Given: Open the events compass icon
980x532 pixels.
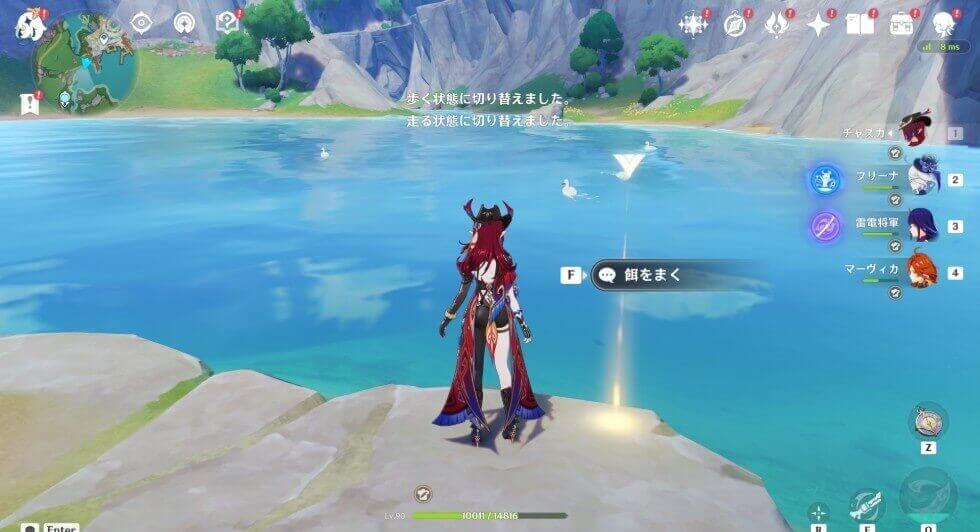Looking at the screenshot, I should coord(736,25).
